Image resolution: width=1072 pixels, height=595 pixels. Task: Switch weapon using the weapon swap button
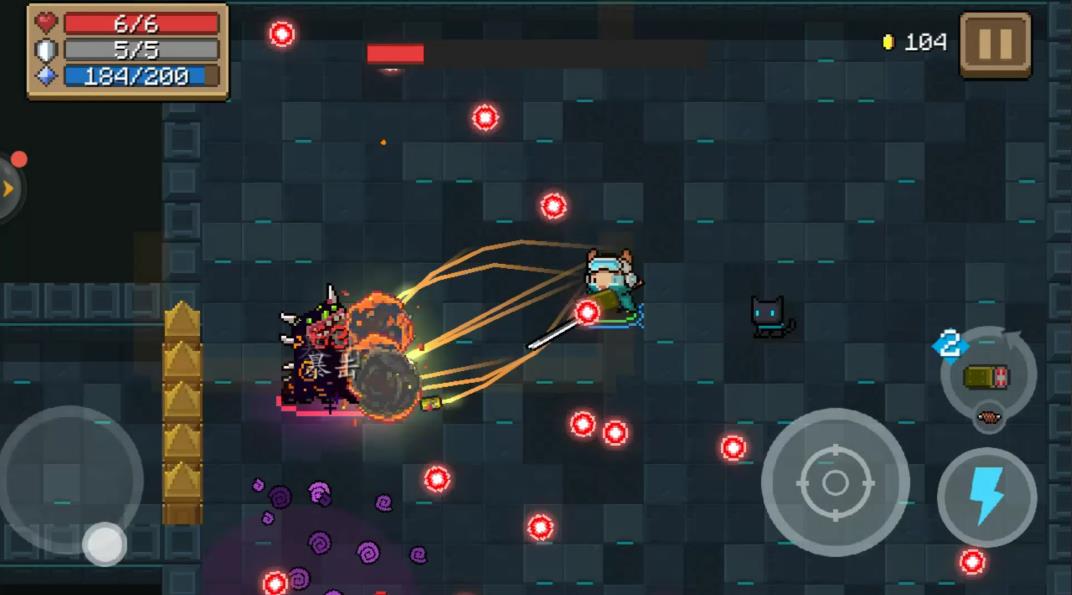(987, 376)
